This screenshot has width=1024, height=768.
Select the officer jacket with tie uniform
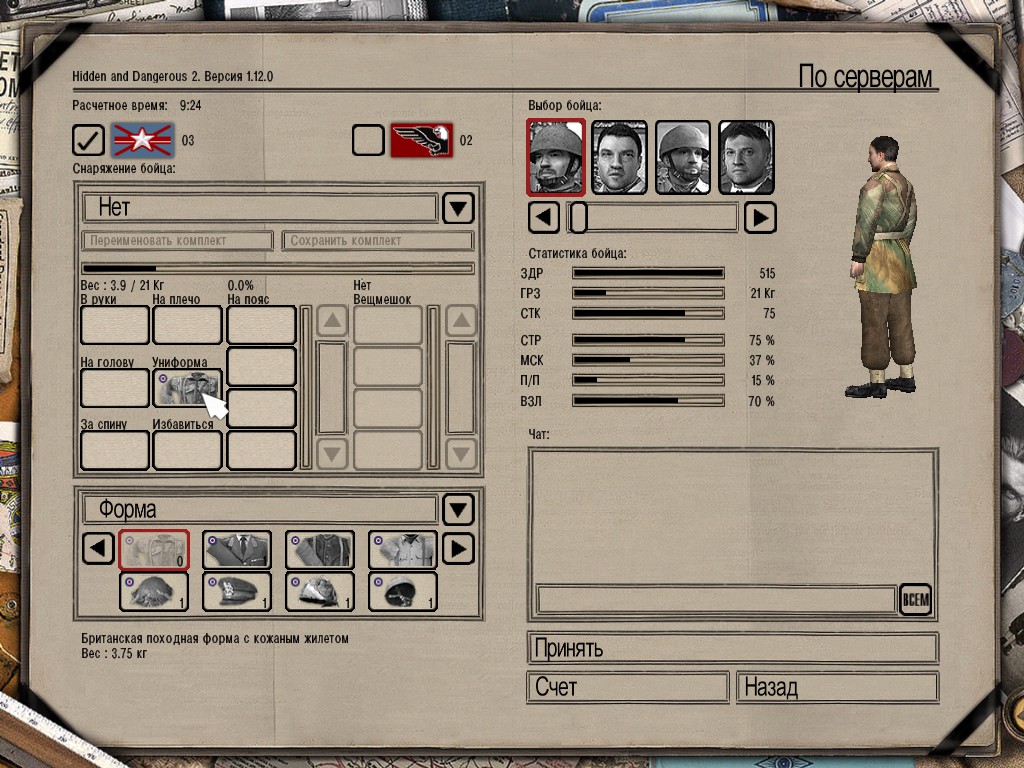click(x=237, y=549)
